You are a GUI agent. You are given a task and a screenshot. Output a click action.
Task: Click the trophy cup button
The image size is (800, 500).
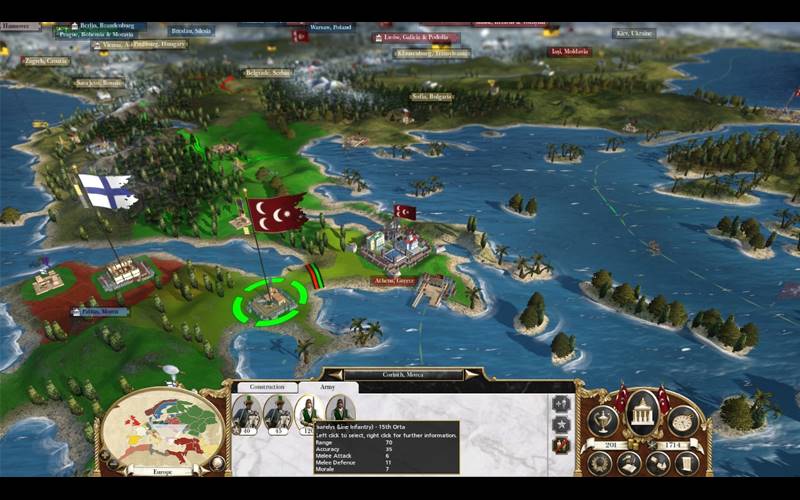(x=601, y=421)
